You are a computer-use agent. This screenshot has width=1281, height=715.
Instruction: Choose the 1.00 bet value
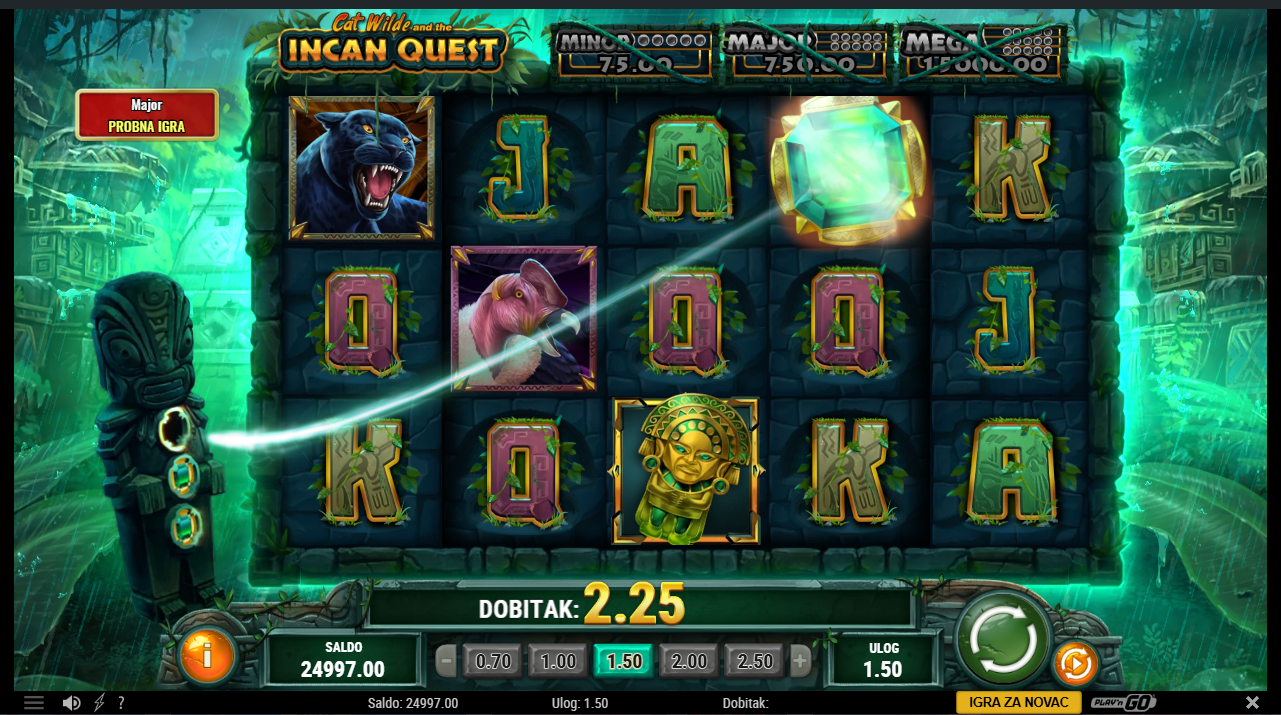tap(558, 661)
